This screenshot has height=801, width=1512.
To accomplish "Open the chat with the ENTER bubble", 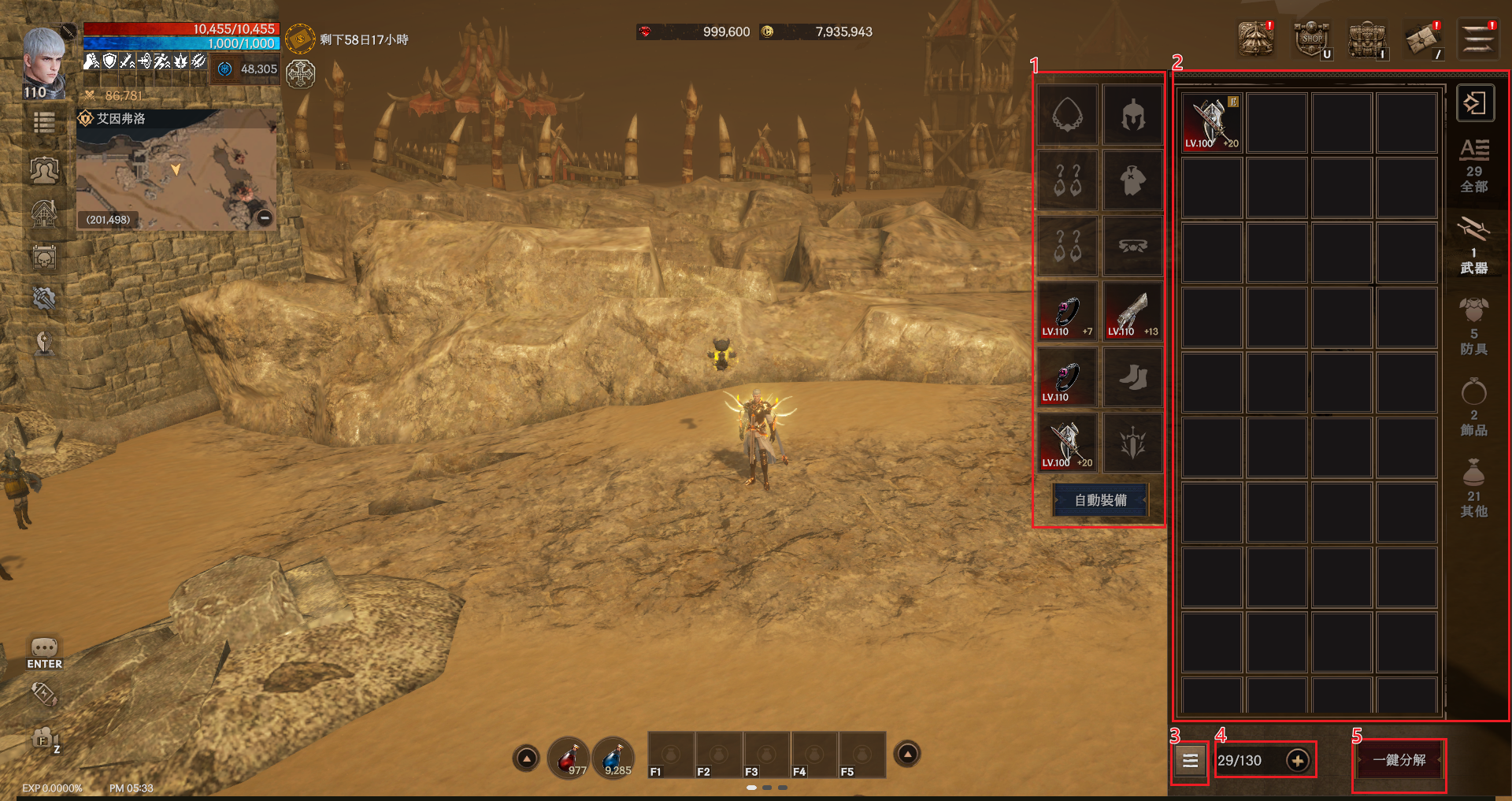I will coord(44,653).
